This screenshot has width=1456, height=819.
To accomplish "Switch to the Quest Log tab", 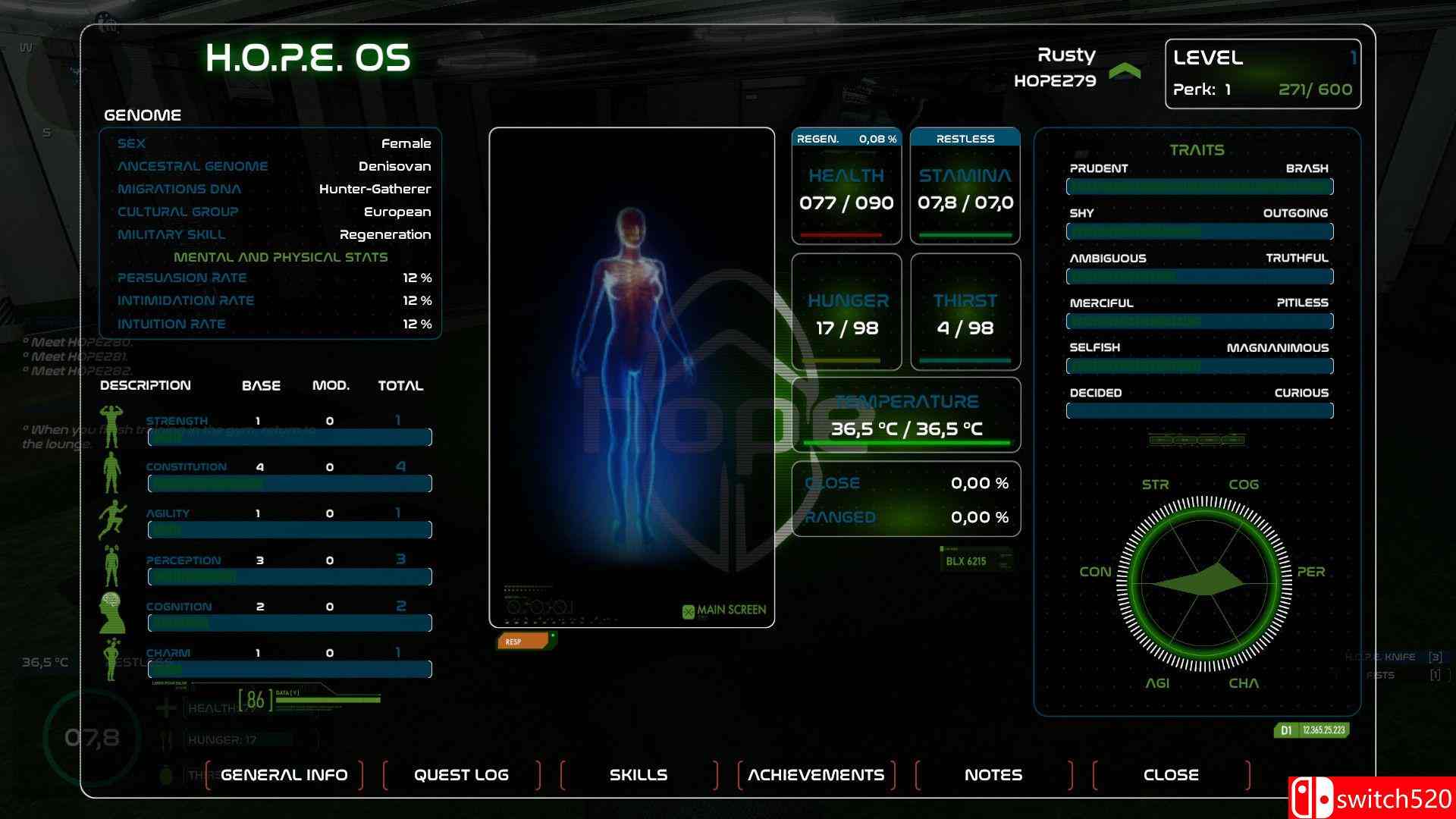I will [x=460, y=774].
